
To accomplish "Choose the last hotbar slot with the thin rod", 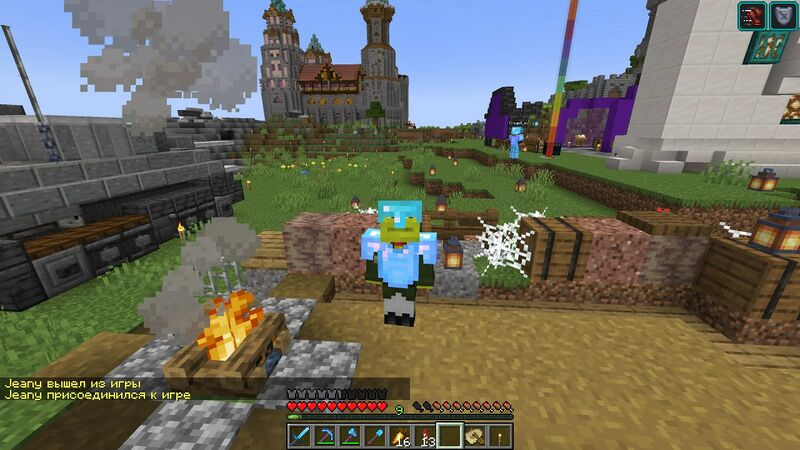I will pos(499,436).
